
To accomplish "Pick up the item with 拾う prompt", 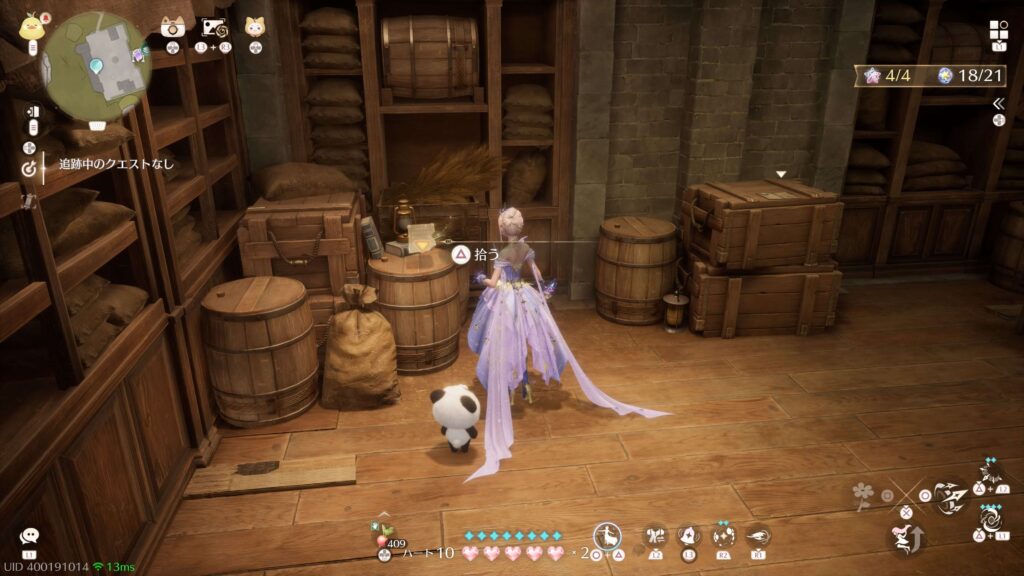I will pyautogui.click(x=456, y=256).
